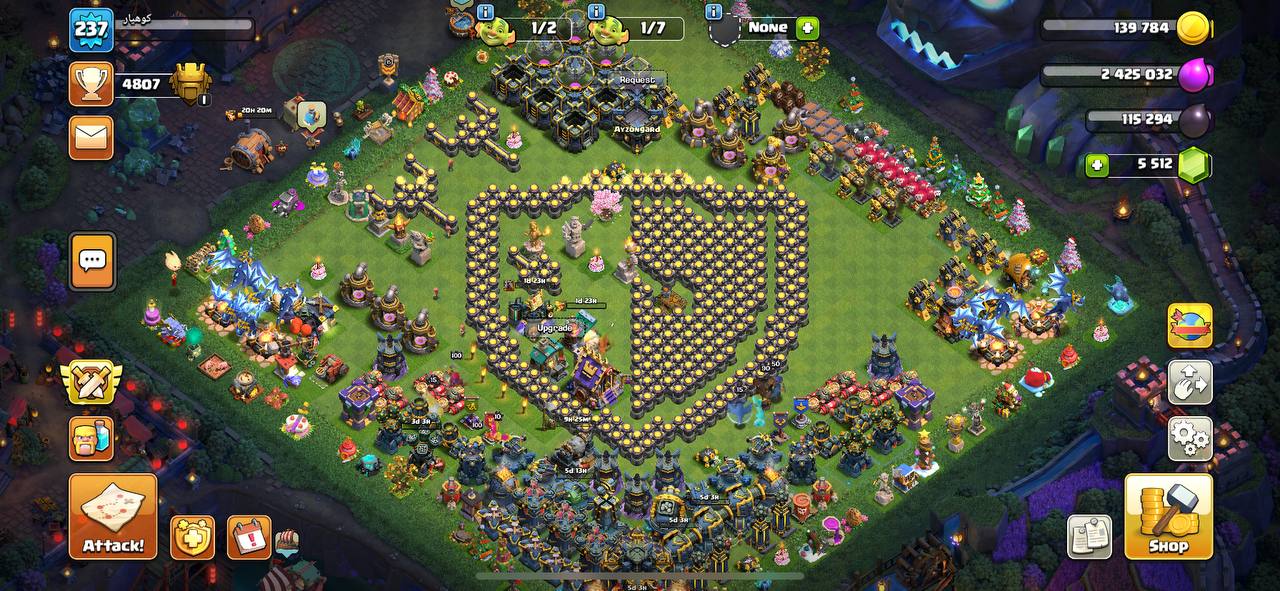Open the globe ribbon icon
This screenshot has width=1280, height=591.
point(1190,326)
